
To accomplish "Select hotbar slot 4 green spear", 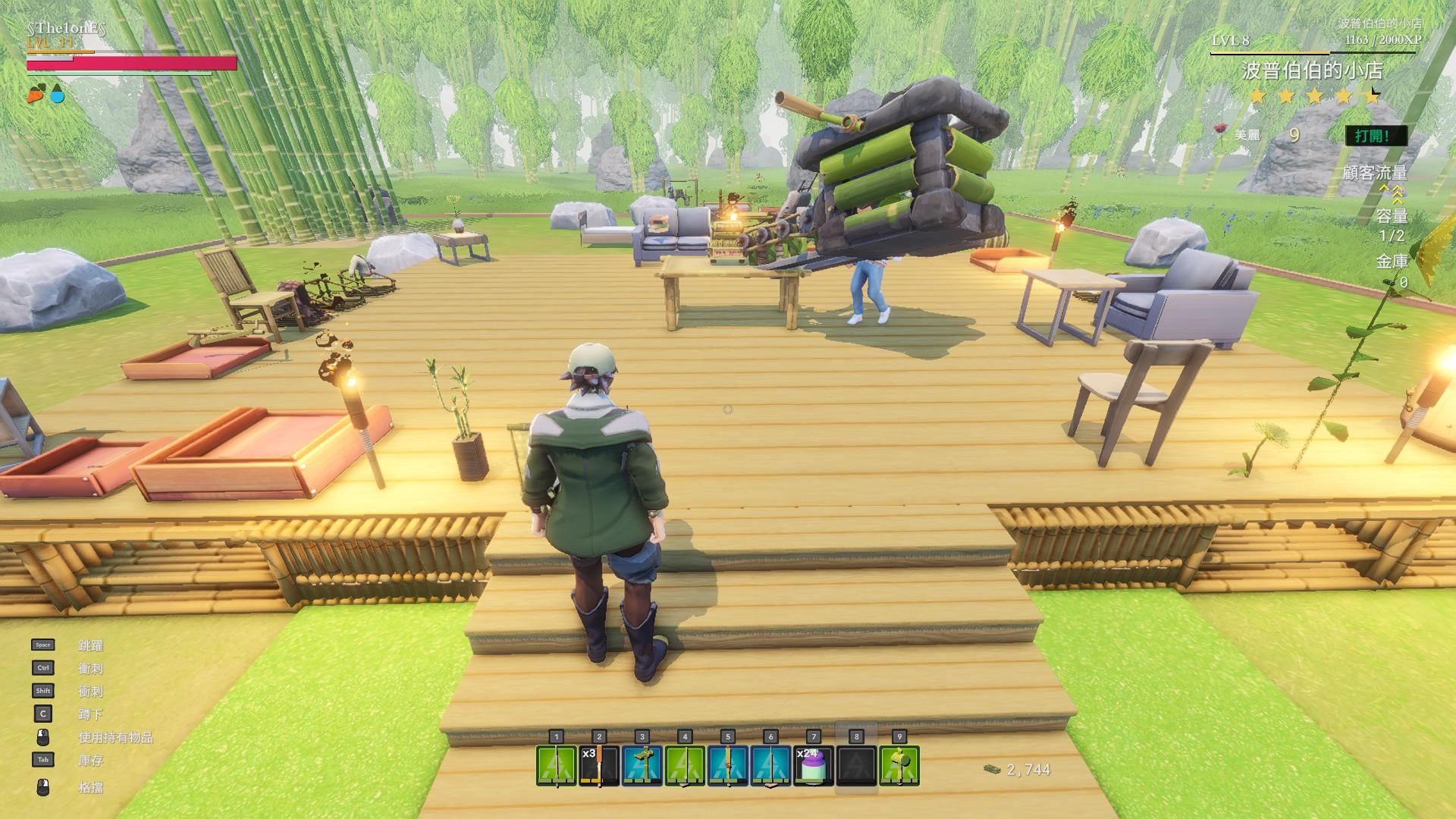I will click(x=685, y=765).
